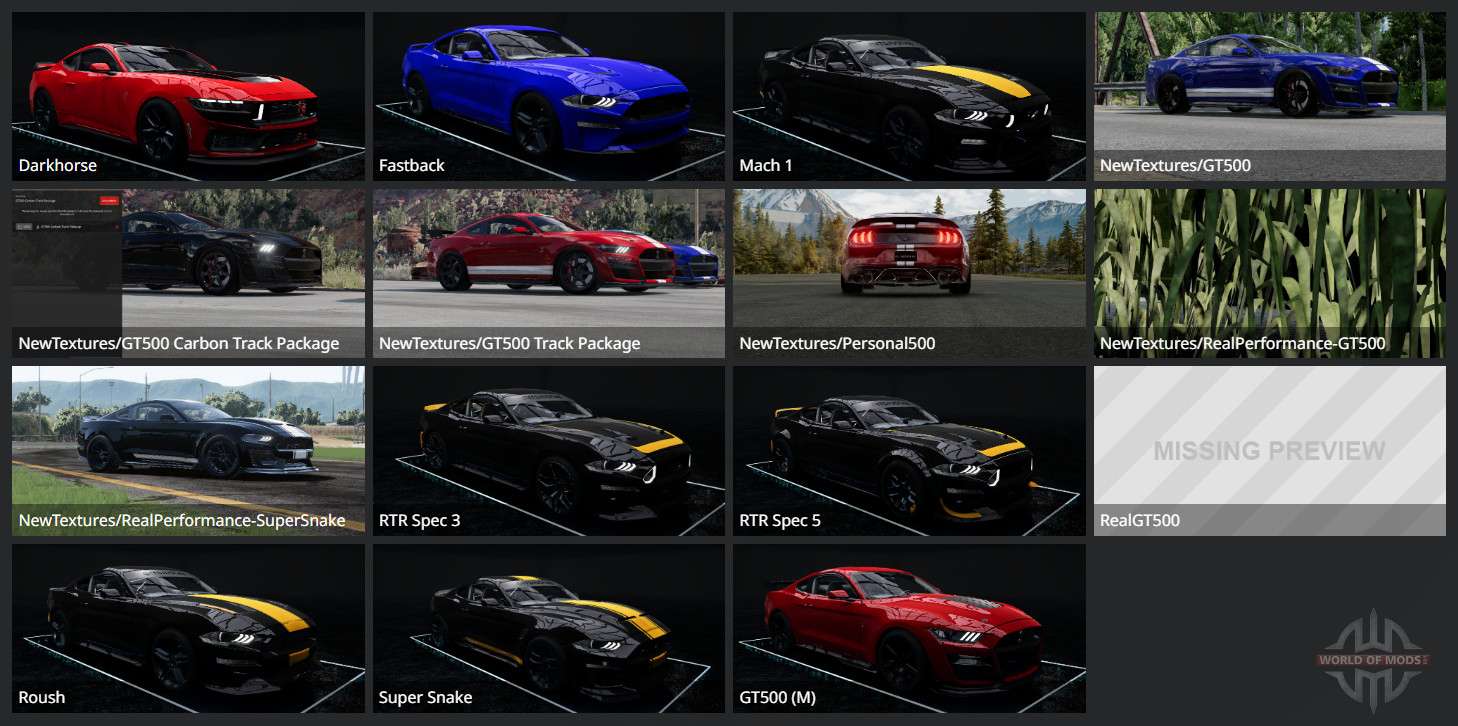This screenshot has width=1458, height=726.
Task: Select the RTR Spec 3 configuration
Action: pos(549,450)
